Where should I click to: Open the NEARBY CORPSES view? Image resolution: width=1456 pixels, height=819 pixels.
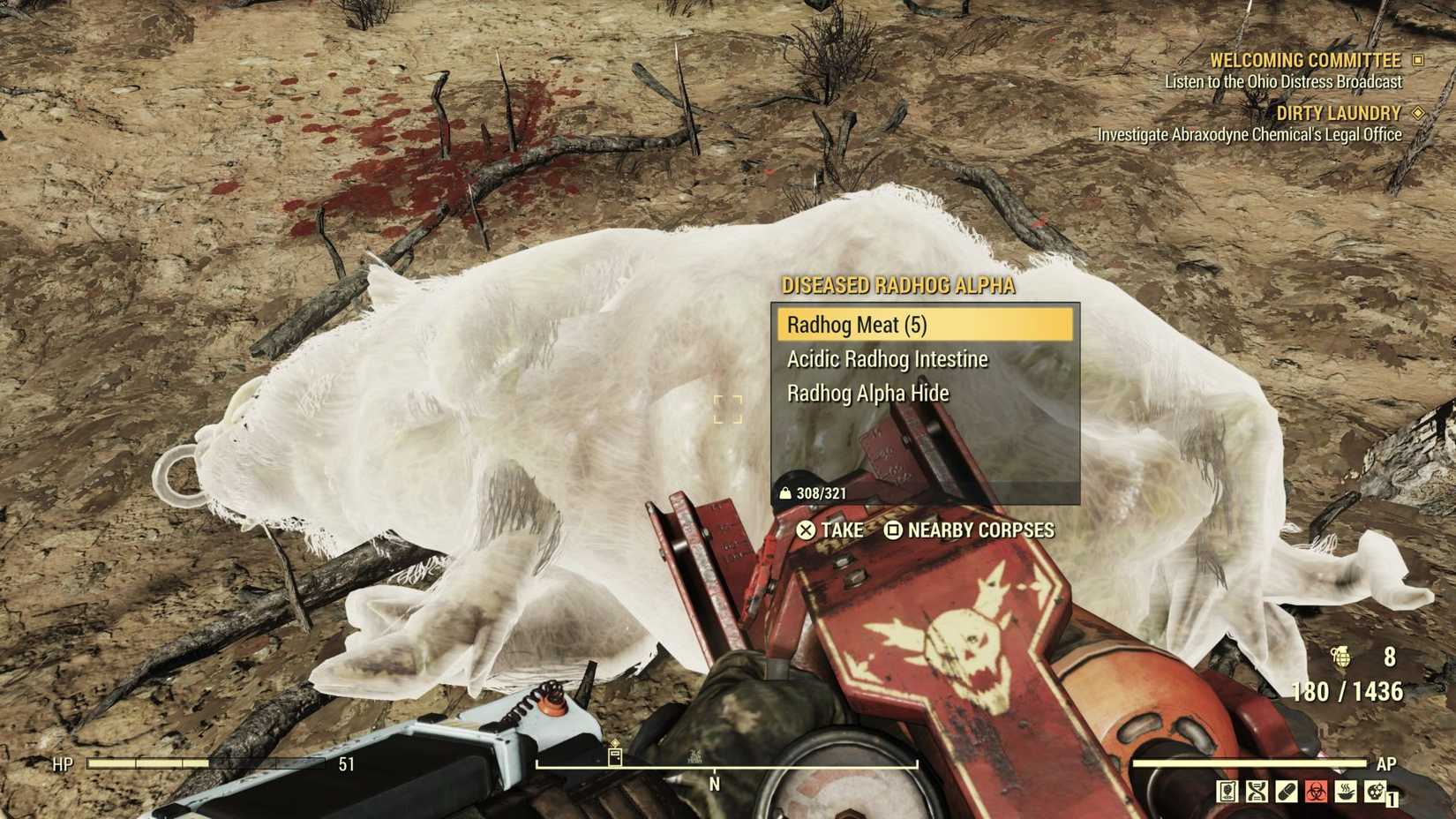point(981,530)
